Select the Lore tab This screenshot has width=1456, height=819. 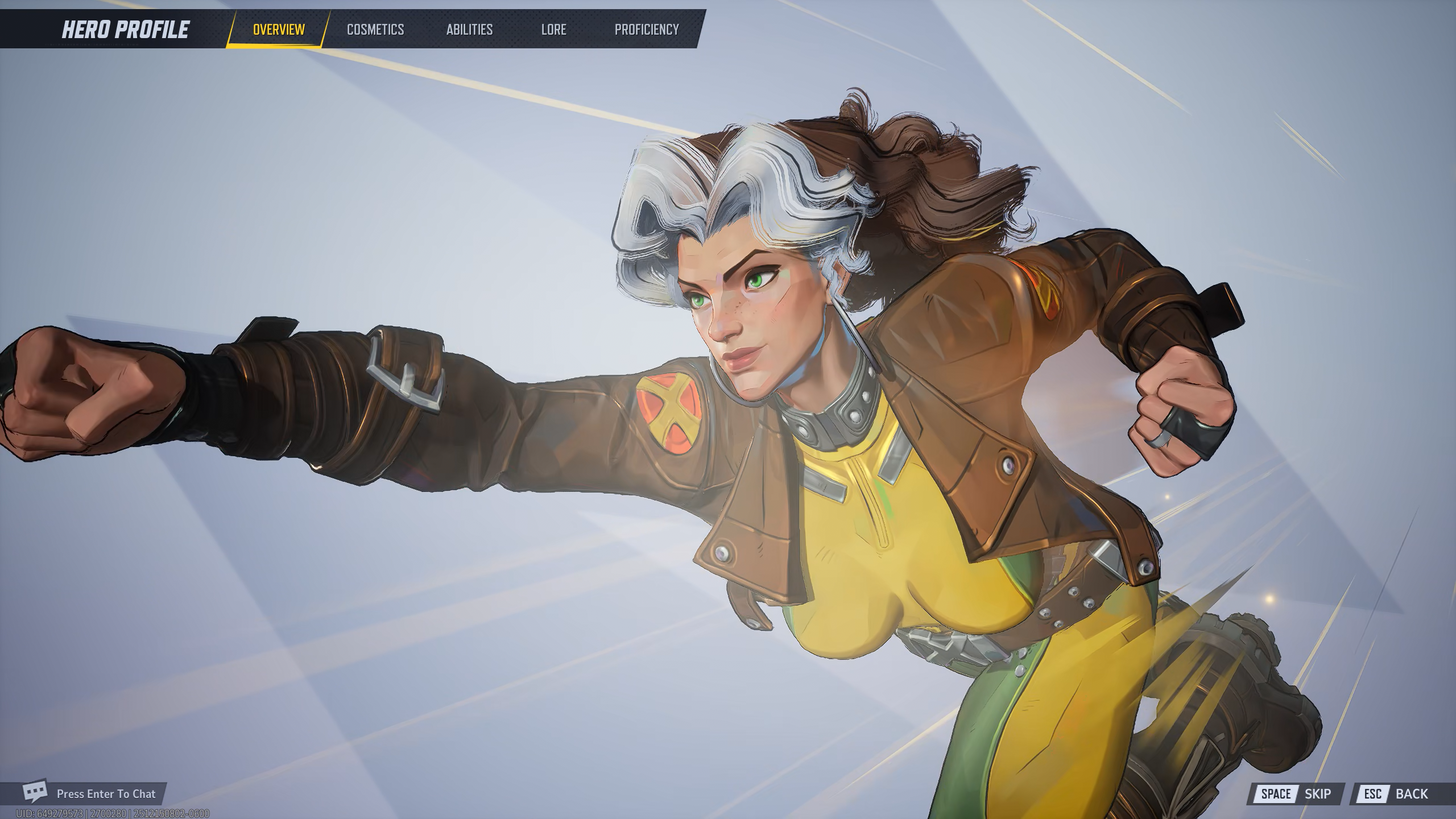(553, 29)
